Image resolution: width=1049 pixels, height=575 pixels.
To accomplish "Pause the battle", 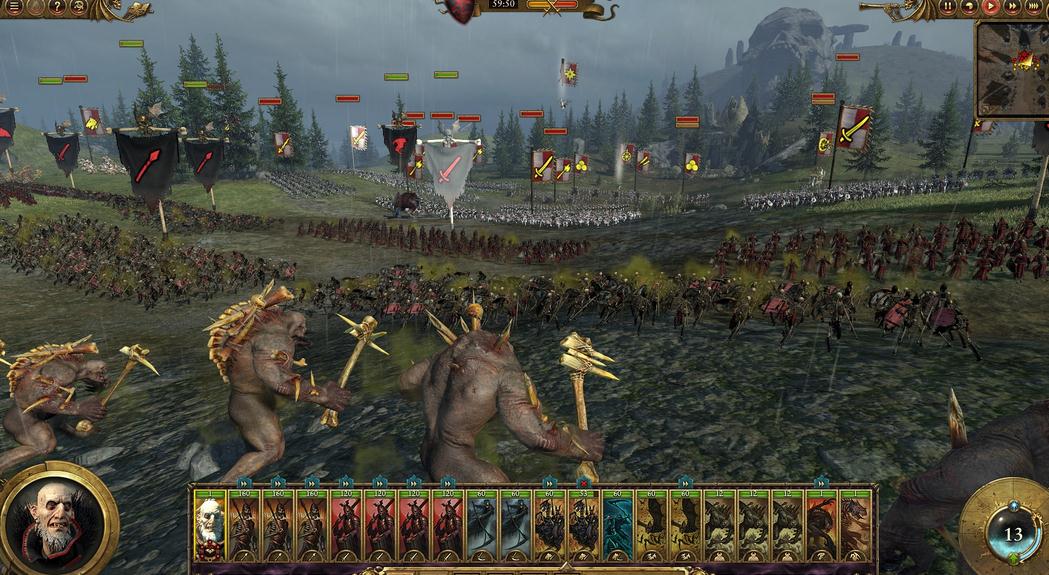I will point(948,7).
